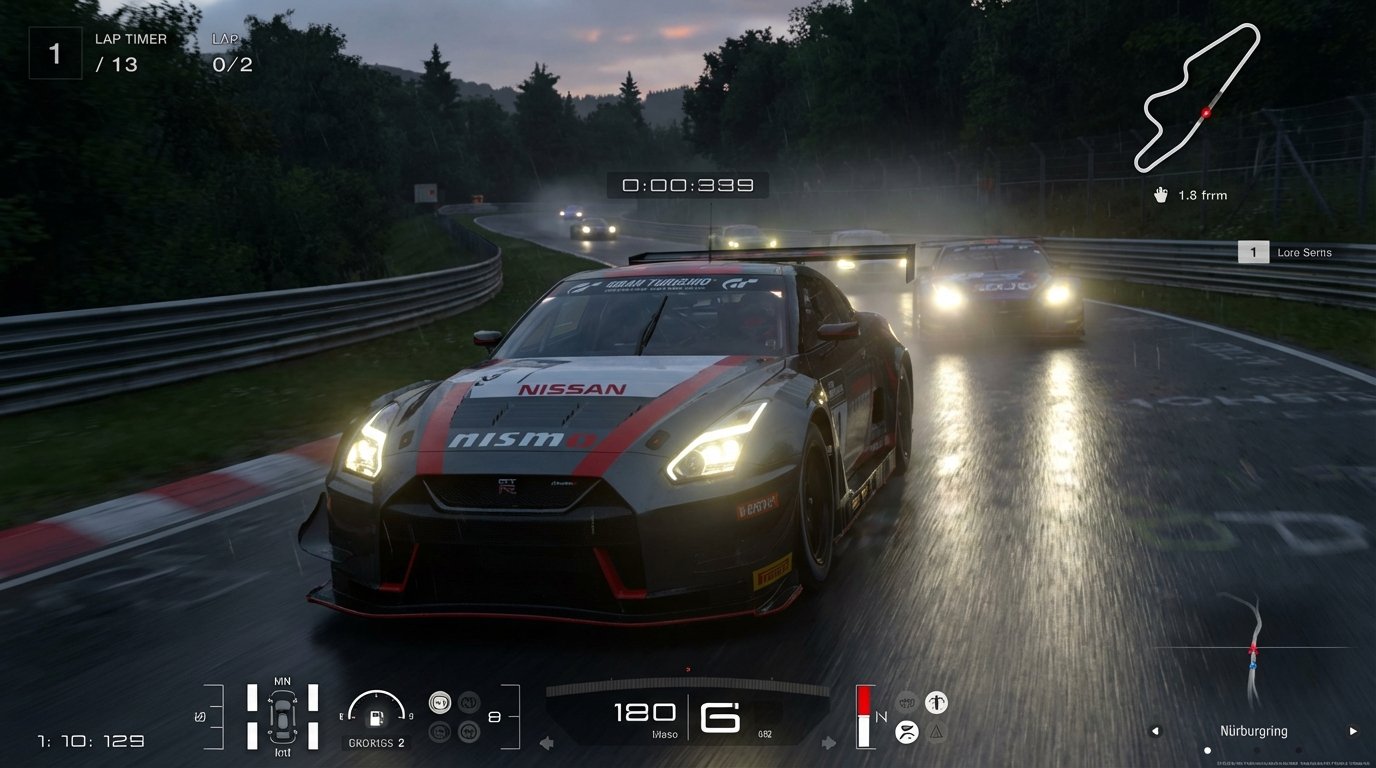Viewport: 1376px width, 768px height.
Task: Select the car tire-status diagram icon
Action: [x=281, y=716]
